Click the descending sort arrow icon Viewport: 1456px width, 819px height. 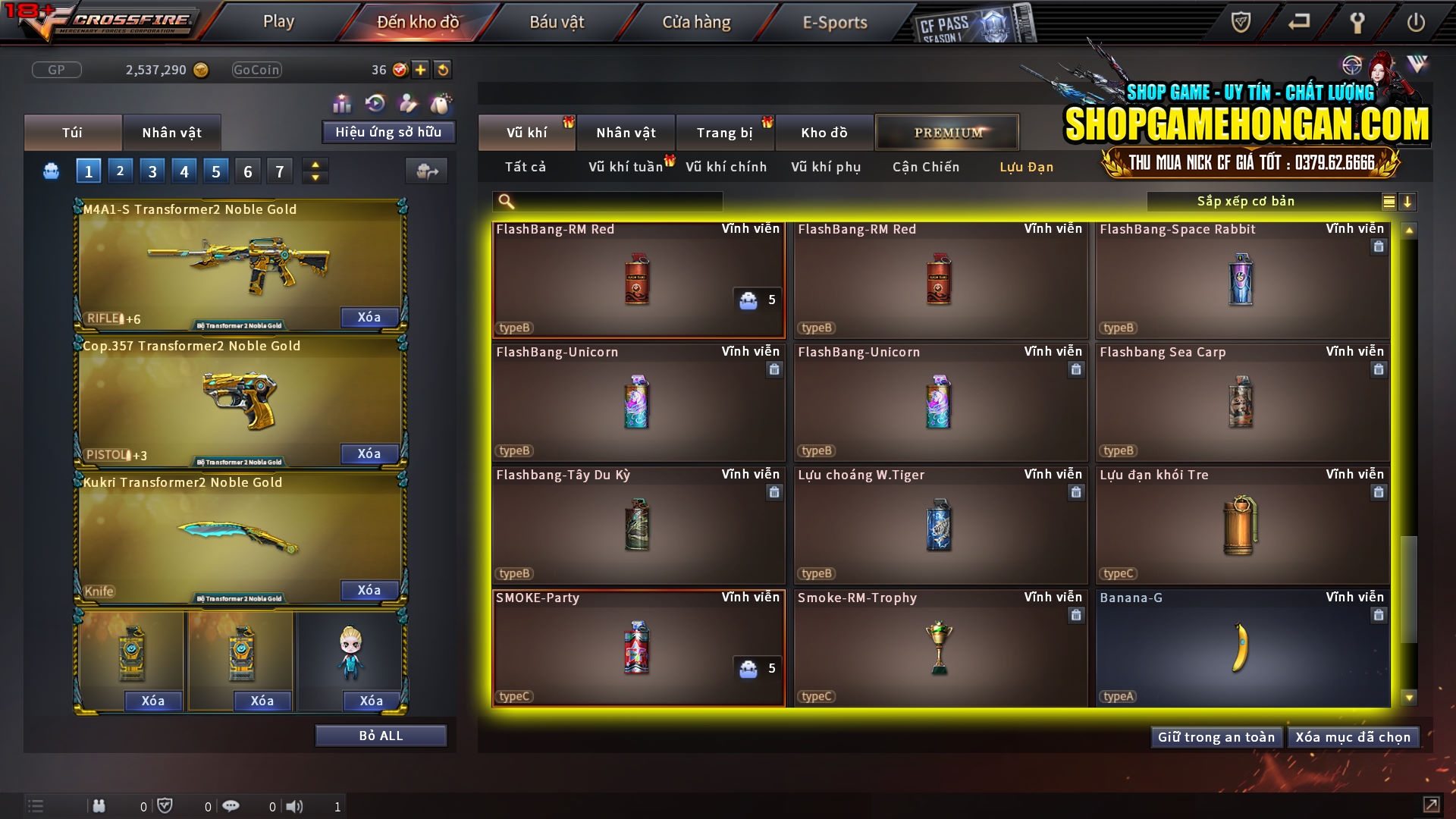pos(1408,201)
